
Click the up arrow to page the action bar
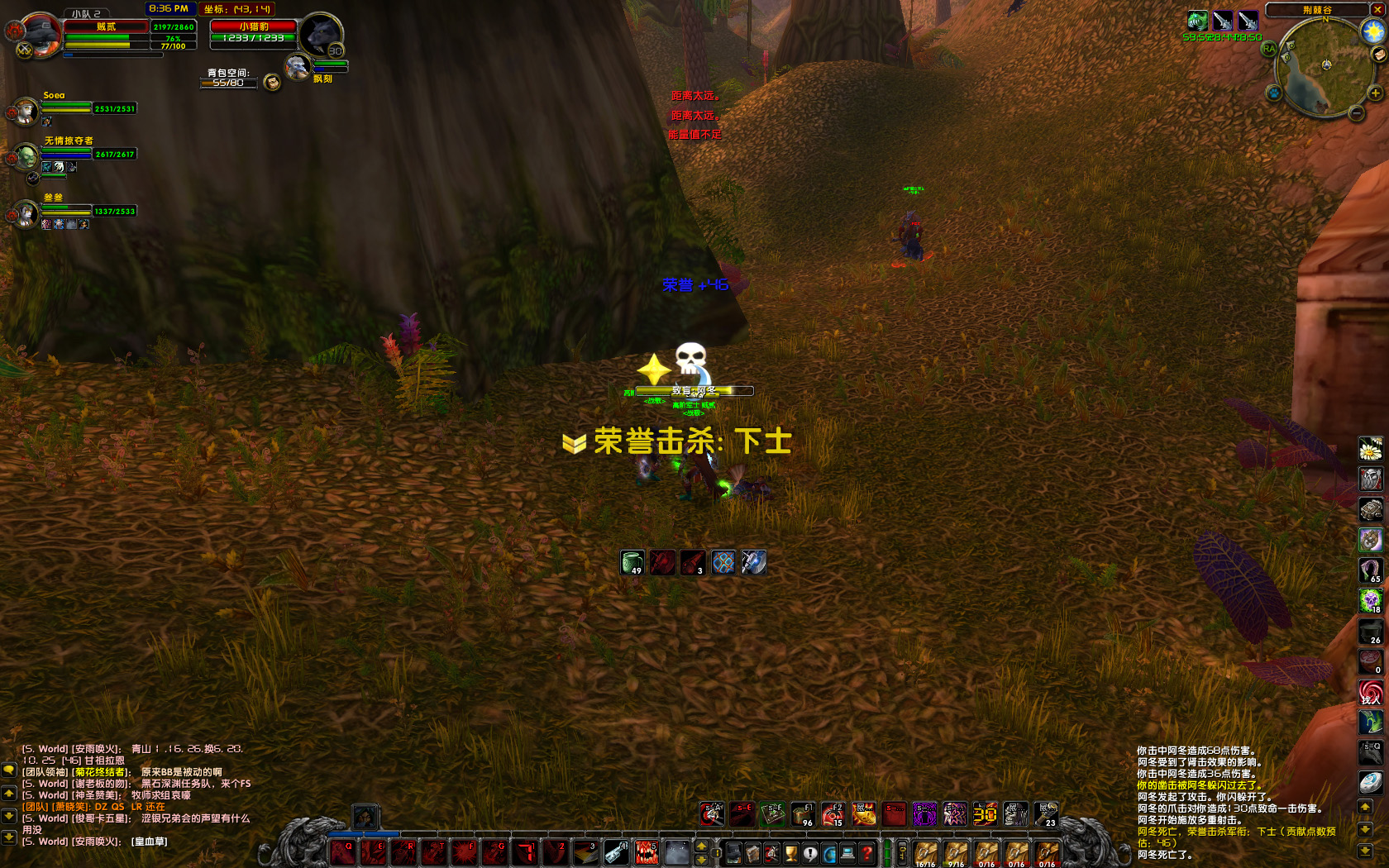click(701, 847)
